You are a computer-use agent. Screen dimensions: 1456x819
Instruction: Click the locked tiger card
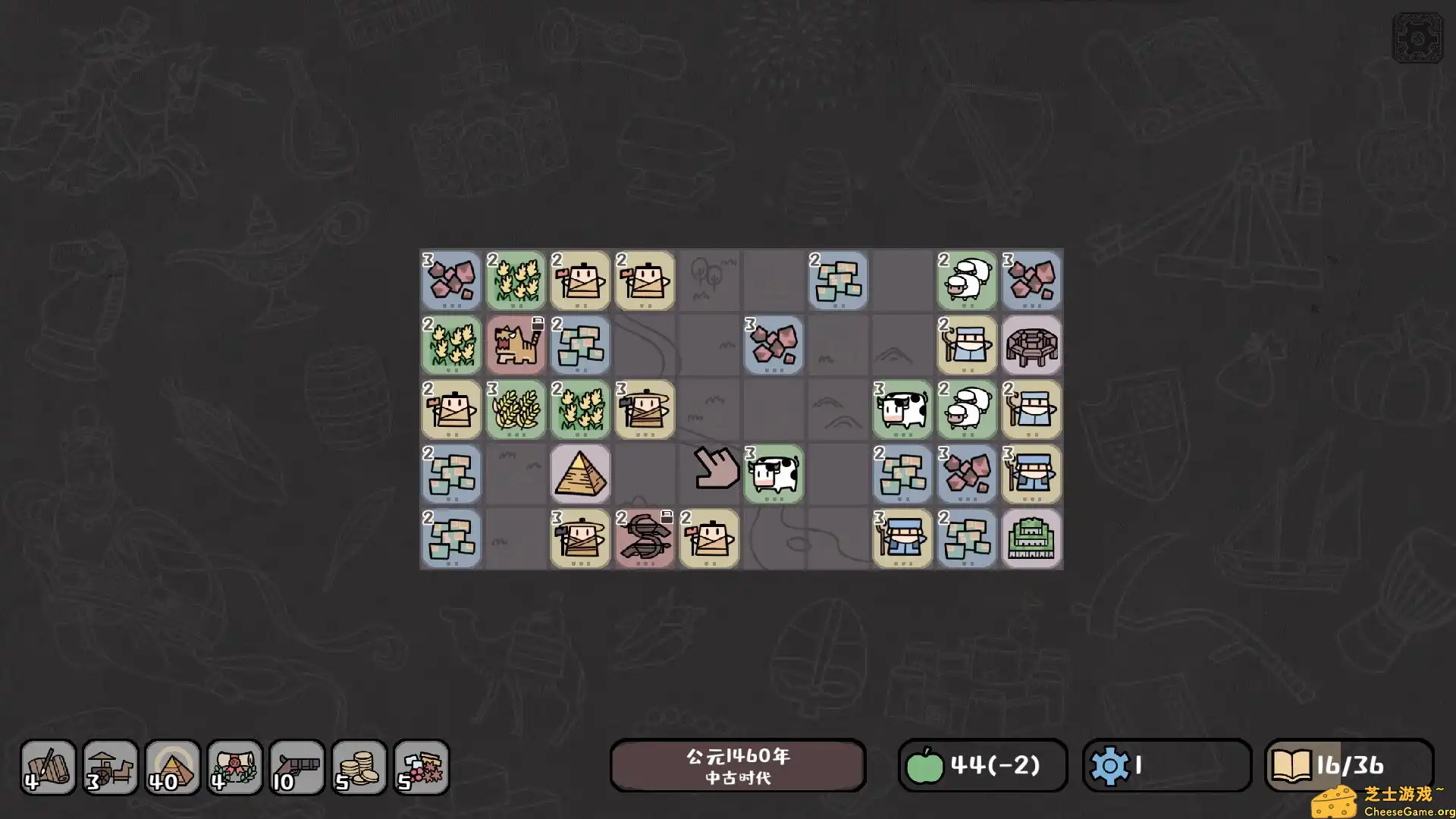tap(516, 345)
